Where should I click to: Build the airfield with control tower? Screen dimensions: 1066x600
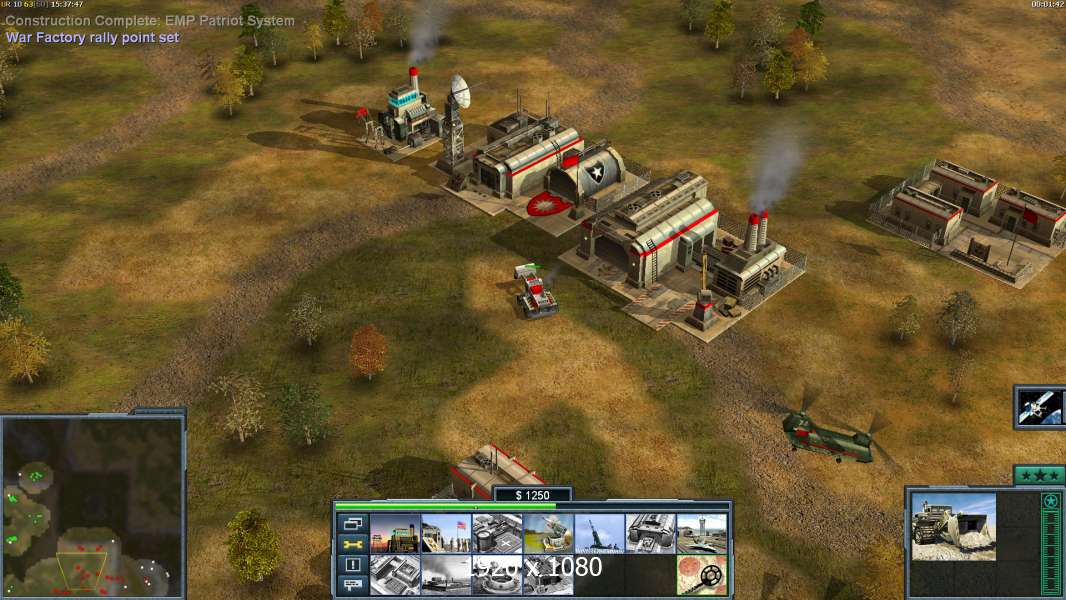pyautogui.click(x=701, y=533)
